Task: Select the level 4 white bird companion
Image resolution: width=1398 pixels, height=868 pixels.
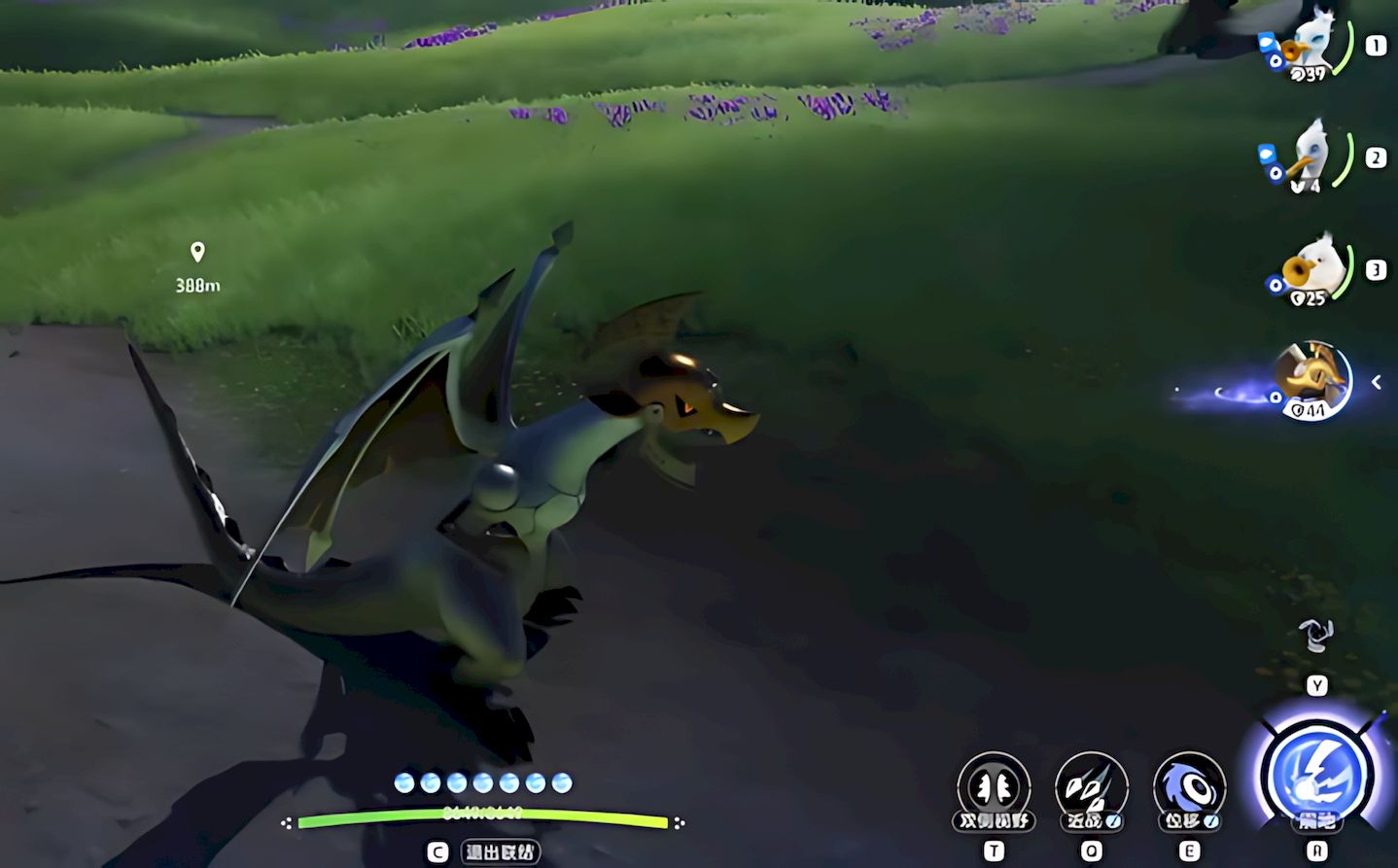Action: (1311, 156)
